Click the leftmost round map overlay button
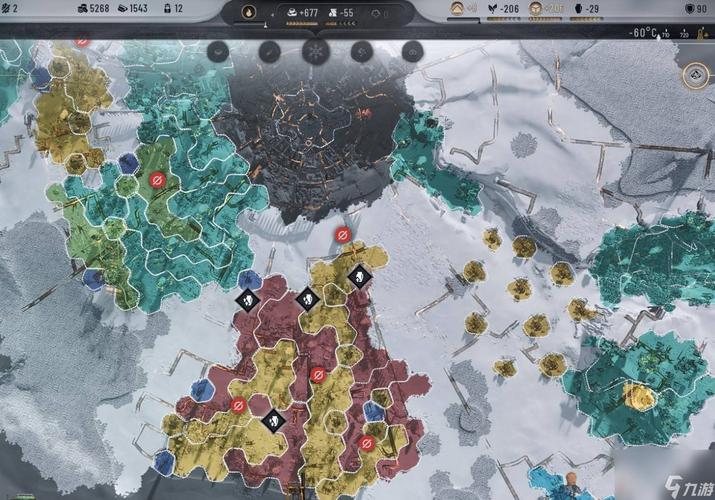Viewport: 715px width, 500px height. (219, 50)
